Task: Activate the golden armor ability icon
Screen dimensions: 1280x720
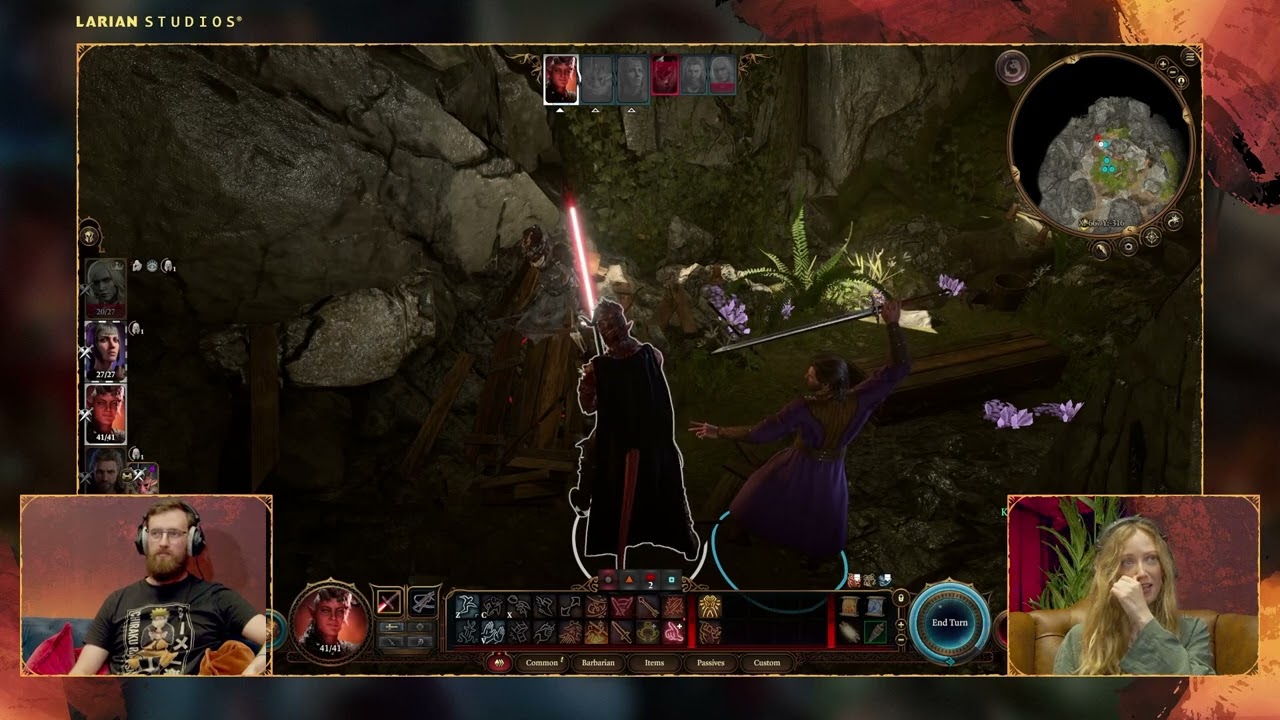Action: pos(709,607)
